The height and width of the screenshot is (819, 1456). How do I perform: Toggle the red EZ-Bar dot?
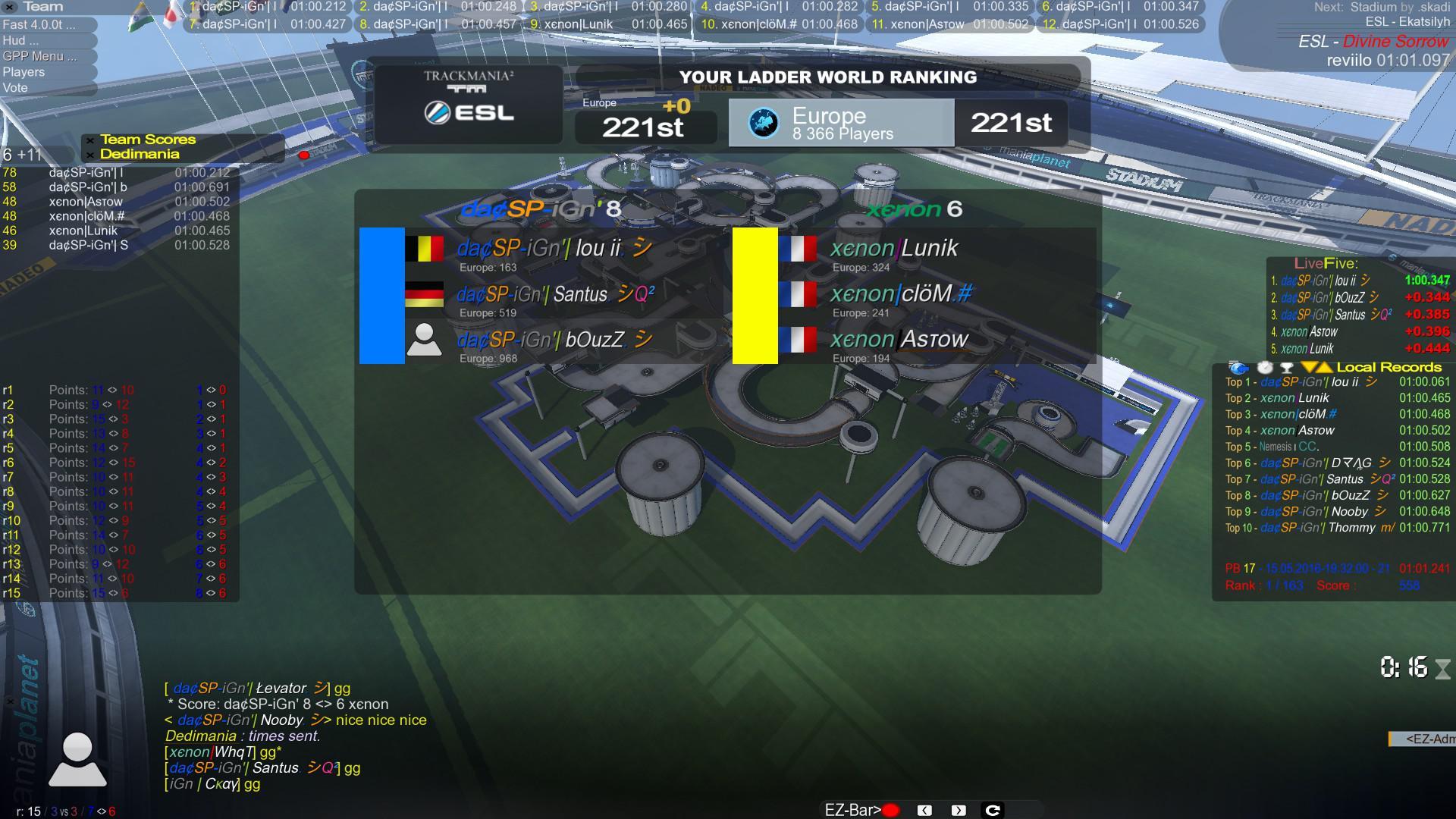[x=891, y=810]
